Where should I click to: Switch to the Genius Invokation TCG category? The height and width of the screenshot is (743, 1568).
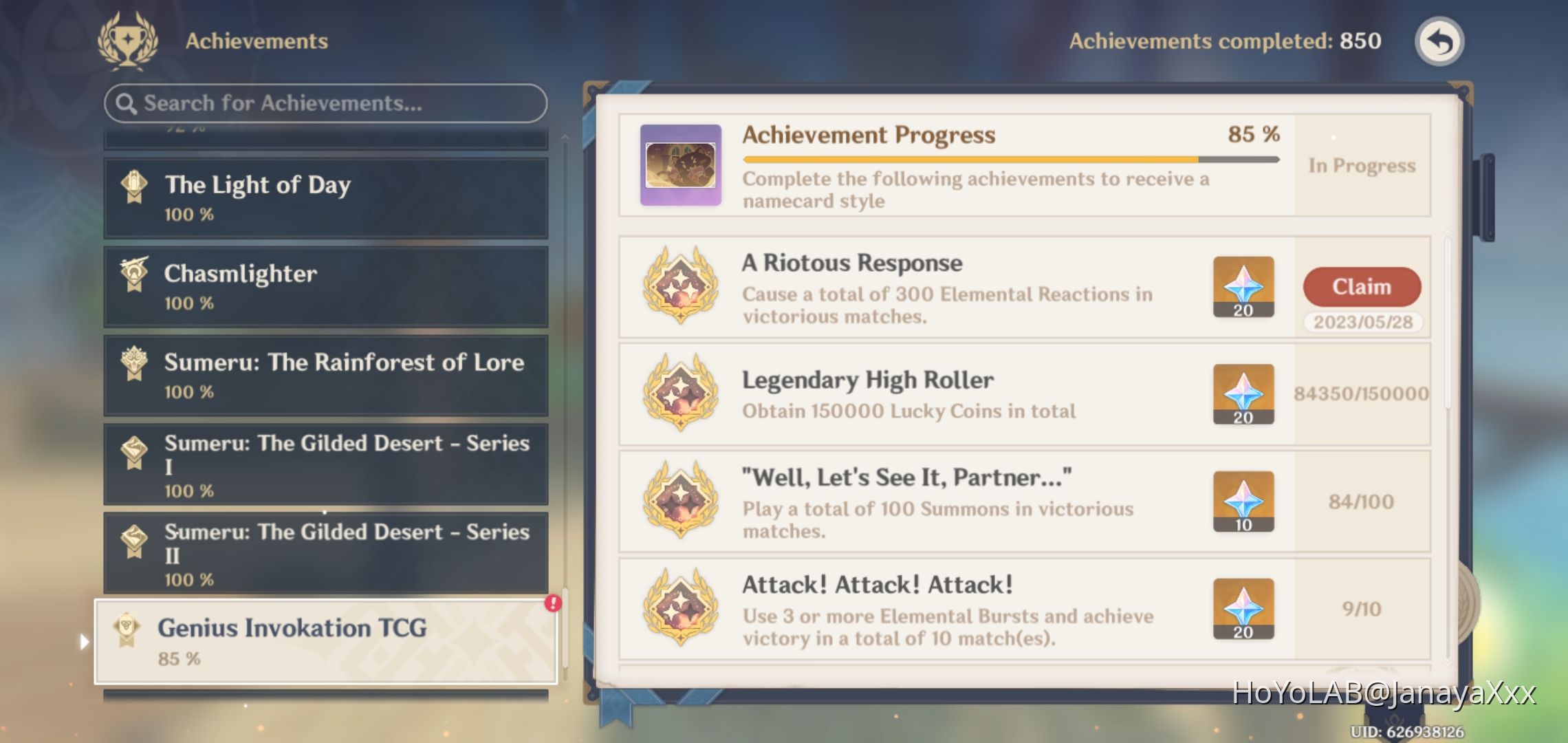323,640
